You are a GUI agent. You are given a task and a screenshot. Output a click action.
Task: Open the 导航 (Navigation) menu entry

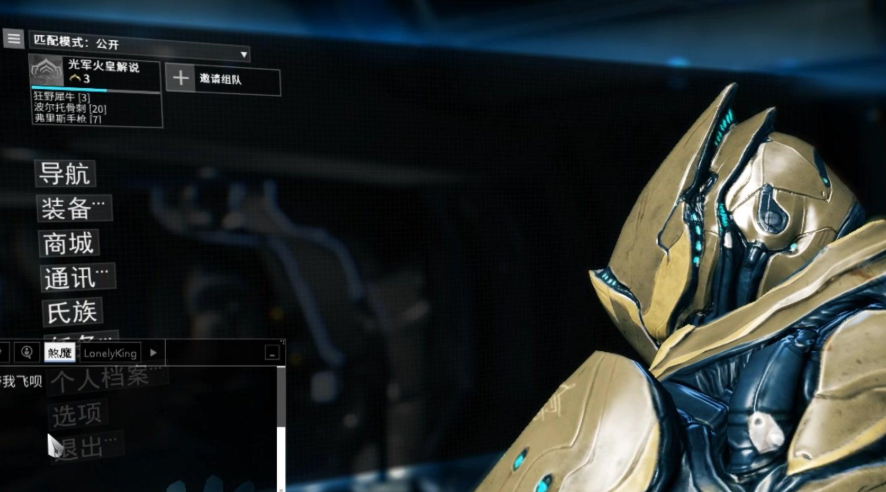pos(65,174)
